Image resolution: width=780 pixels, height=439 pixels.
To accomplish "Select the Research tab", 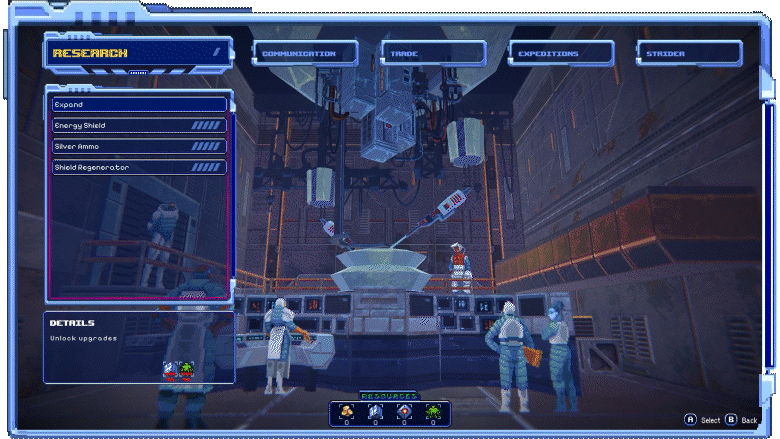I will (x=137, y=53).
